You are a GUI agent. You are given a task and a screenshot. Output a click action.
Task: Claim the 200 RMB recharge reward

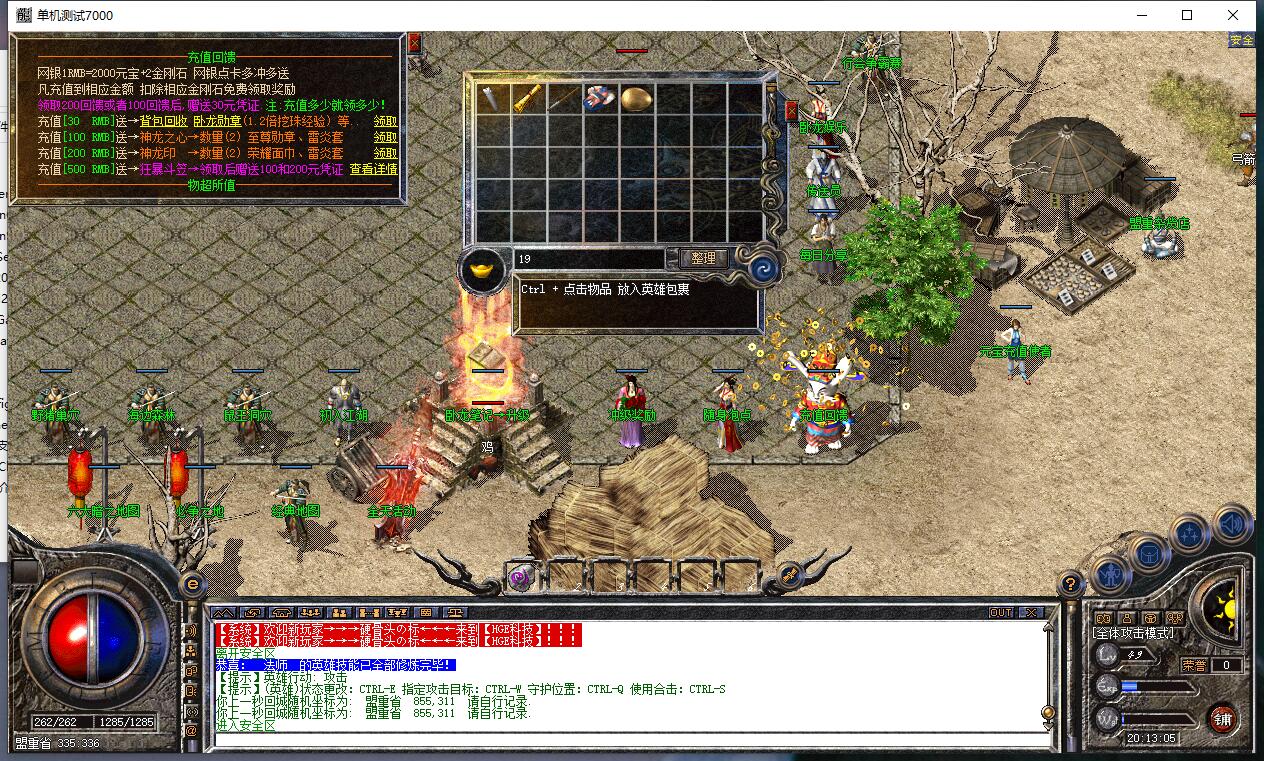coord(385,154)
